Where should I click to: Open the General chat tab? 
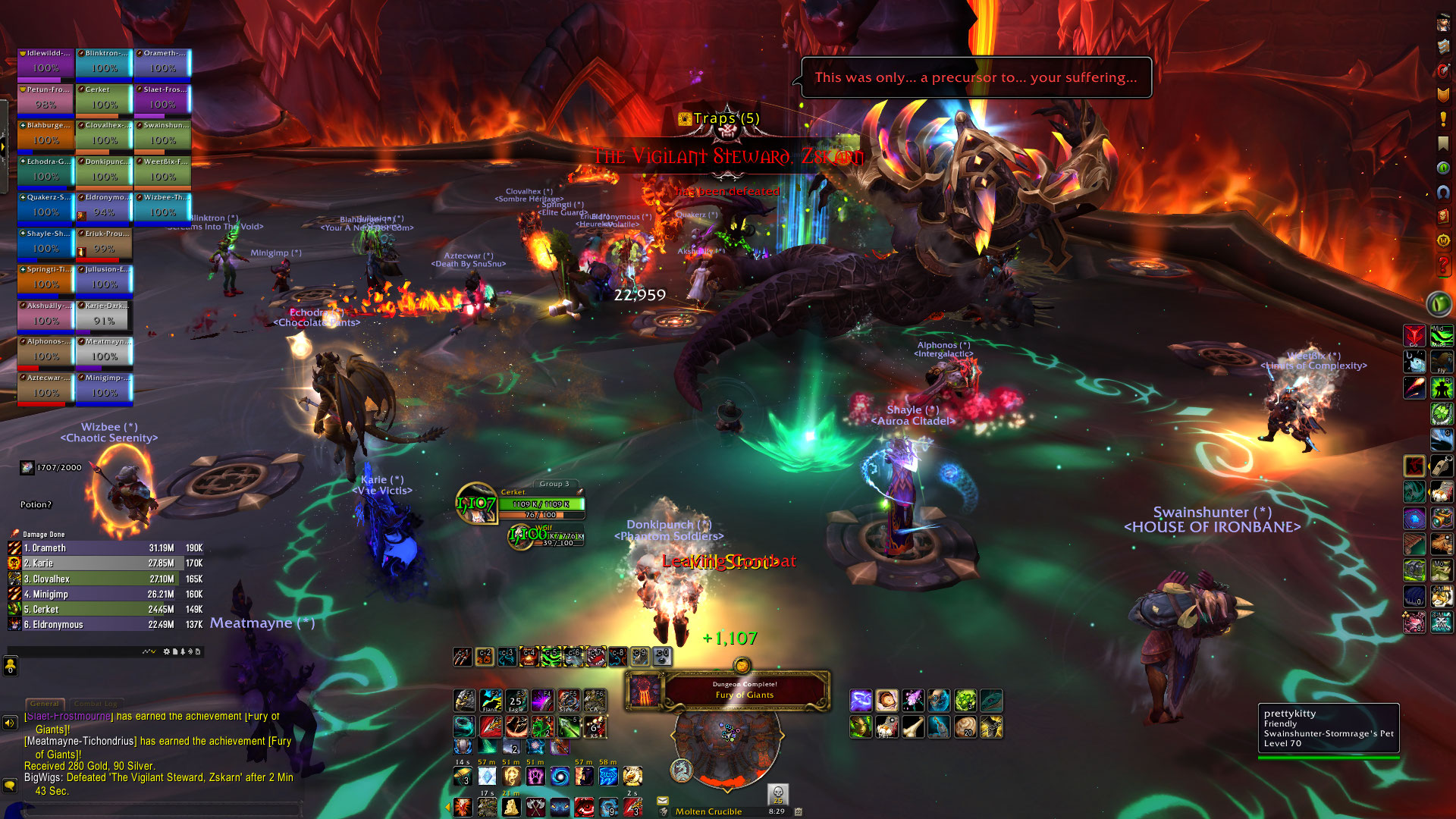pyautogui.click(x=45, y=704)
